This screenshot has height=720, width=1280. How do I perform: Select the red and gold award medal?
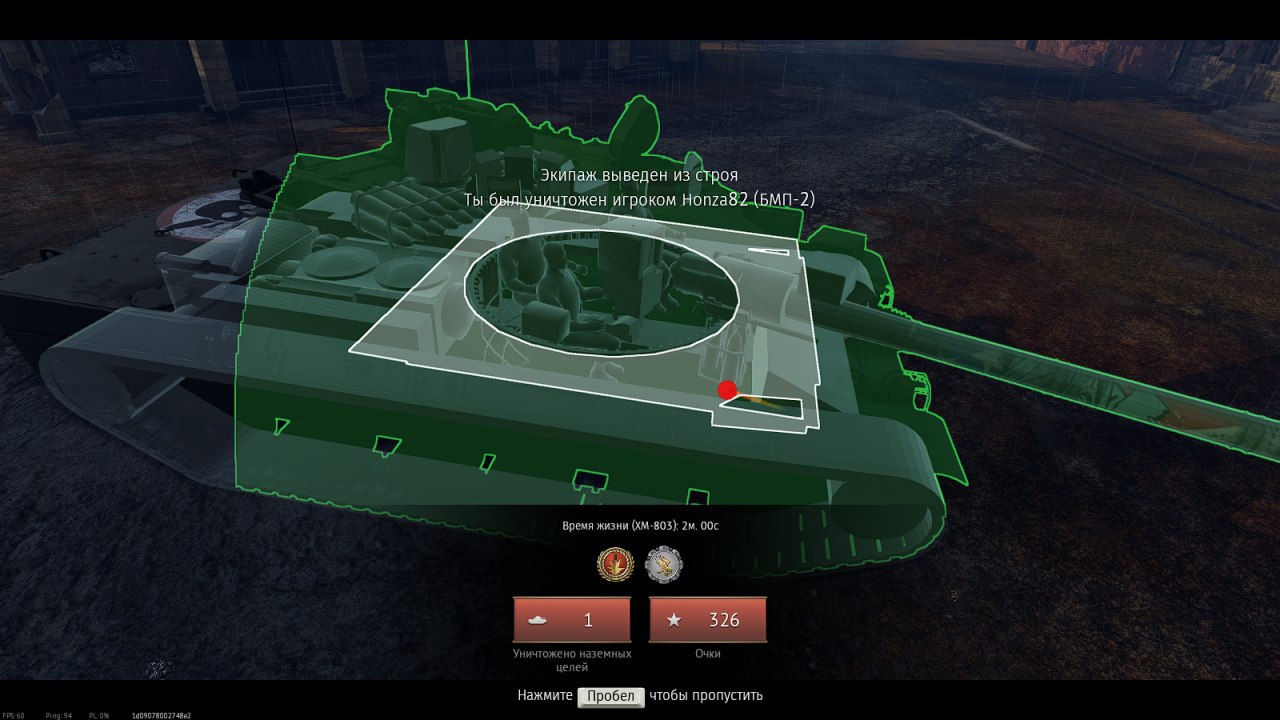point(615,565)
